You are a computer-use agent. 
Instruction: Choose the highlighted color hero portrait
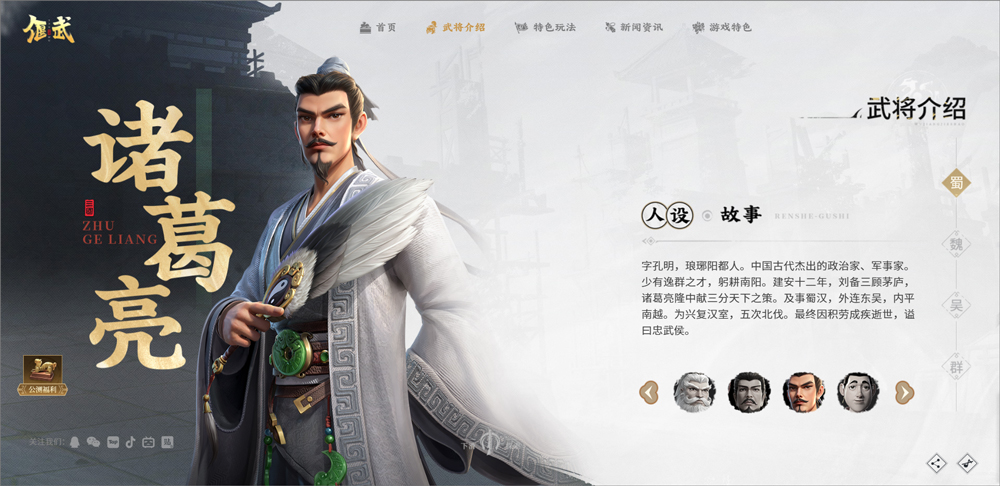click(803, 392)
